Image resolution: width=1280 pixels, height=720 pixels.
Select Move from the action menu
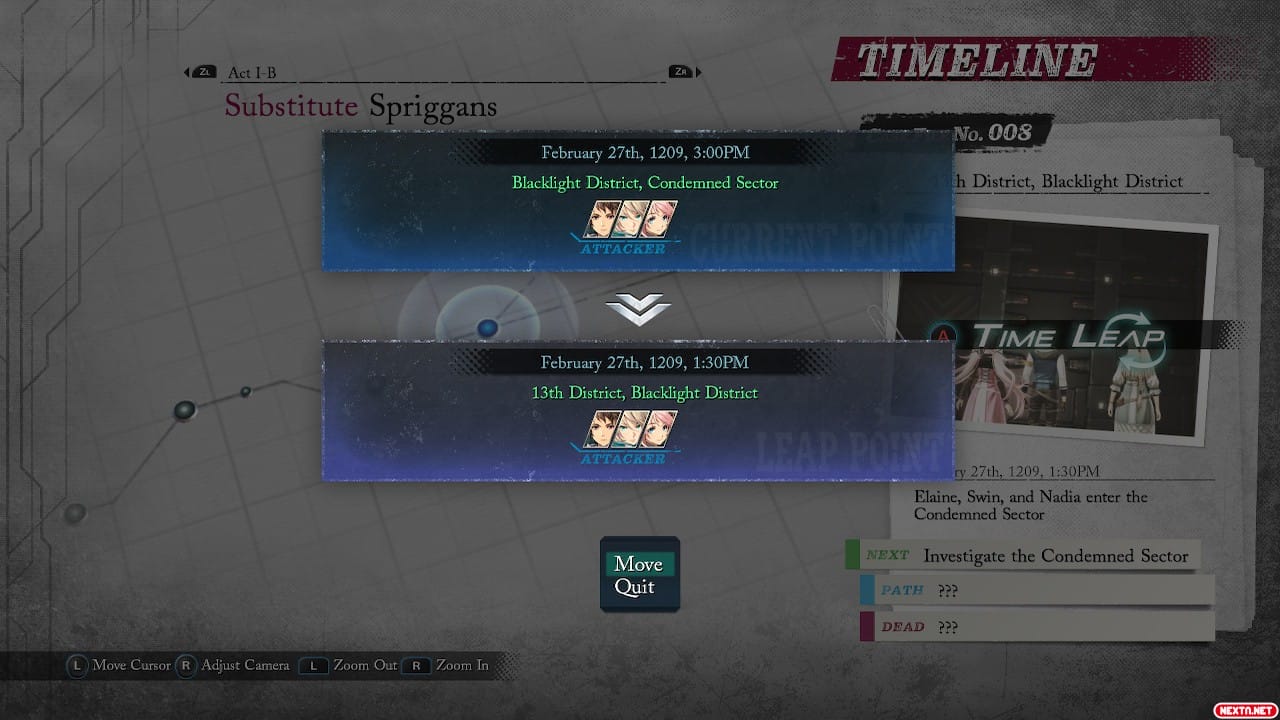pos(639,563)
